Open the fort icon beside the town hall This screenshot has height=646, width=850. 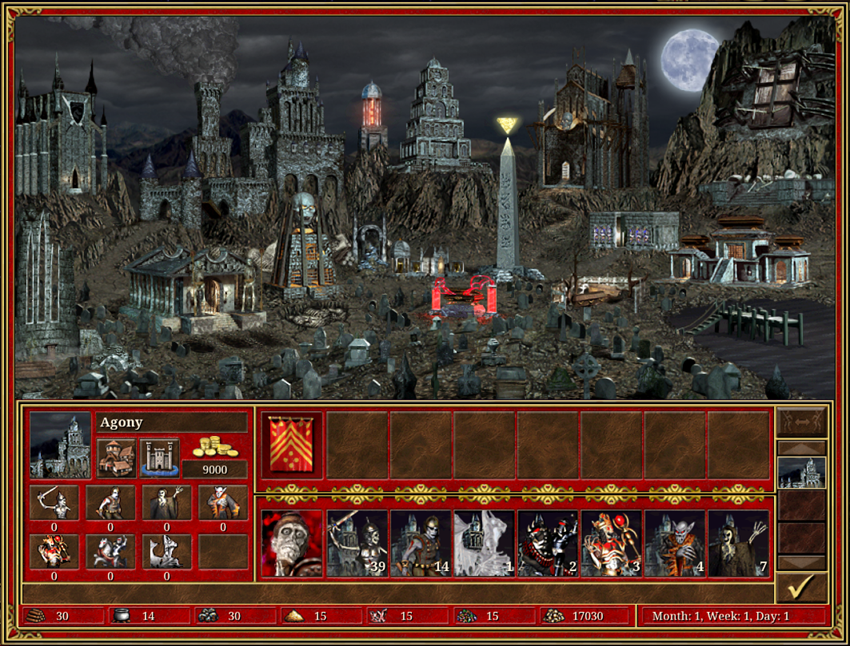[160, 457]
